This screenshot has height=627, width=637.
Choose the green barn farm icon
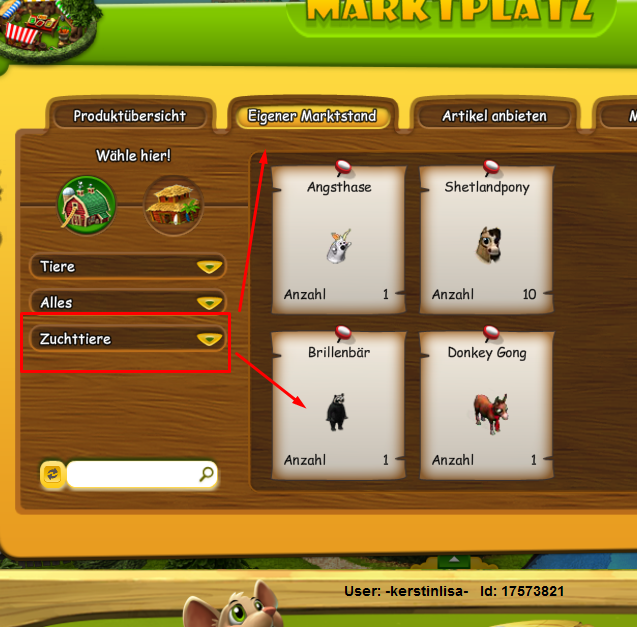click(86, 205)
